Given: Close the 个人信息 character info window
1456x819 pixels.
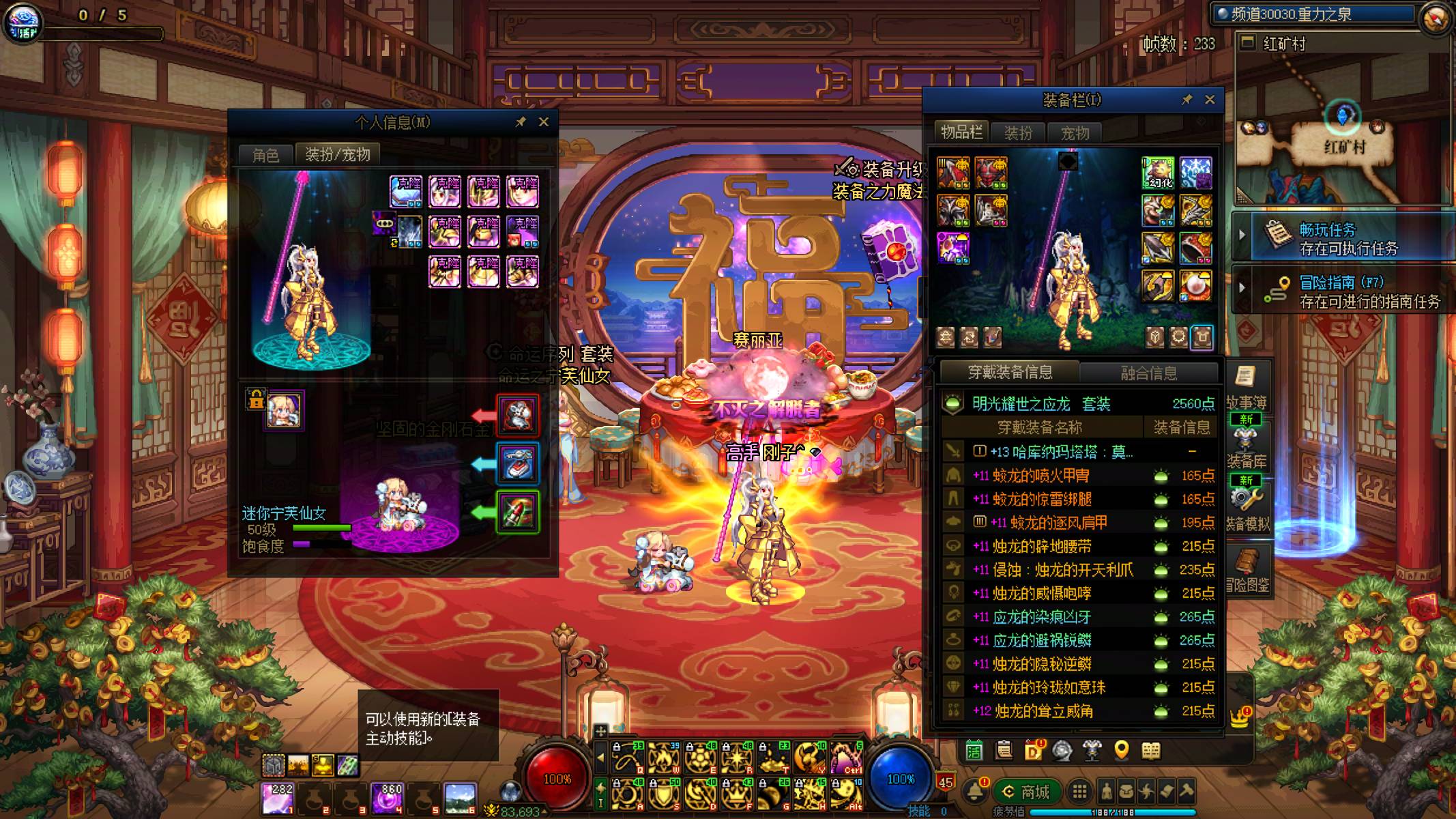Looking at the screenshot, I should (x=544, y=122).
